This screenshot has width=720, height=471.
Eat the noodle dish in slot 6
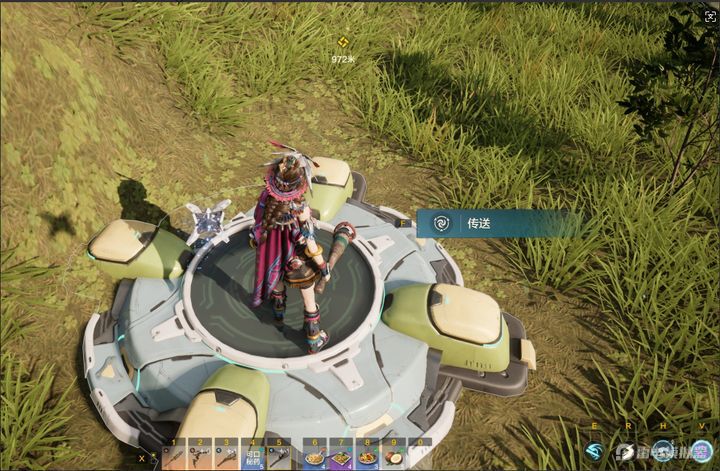pyautogui.click(x=315, y=456)
